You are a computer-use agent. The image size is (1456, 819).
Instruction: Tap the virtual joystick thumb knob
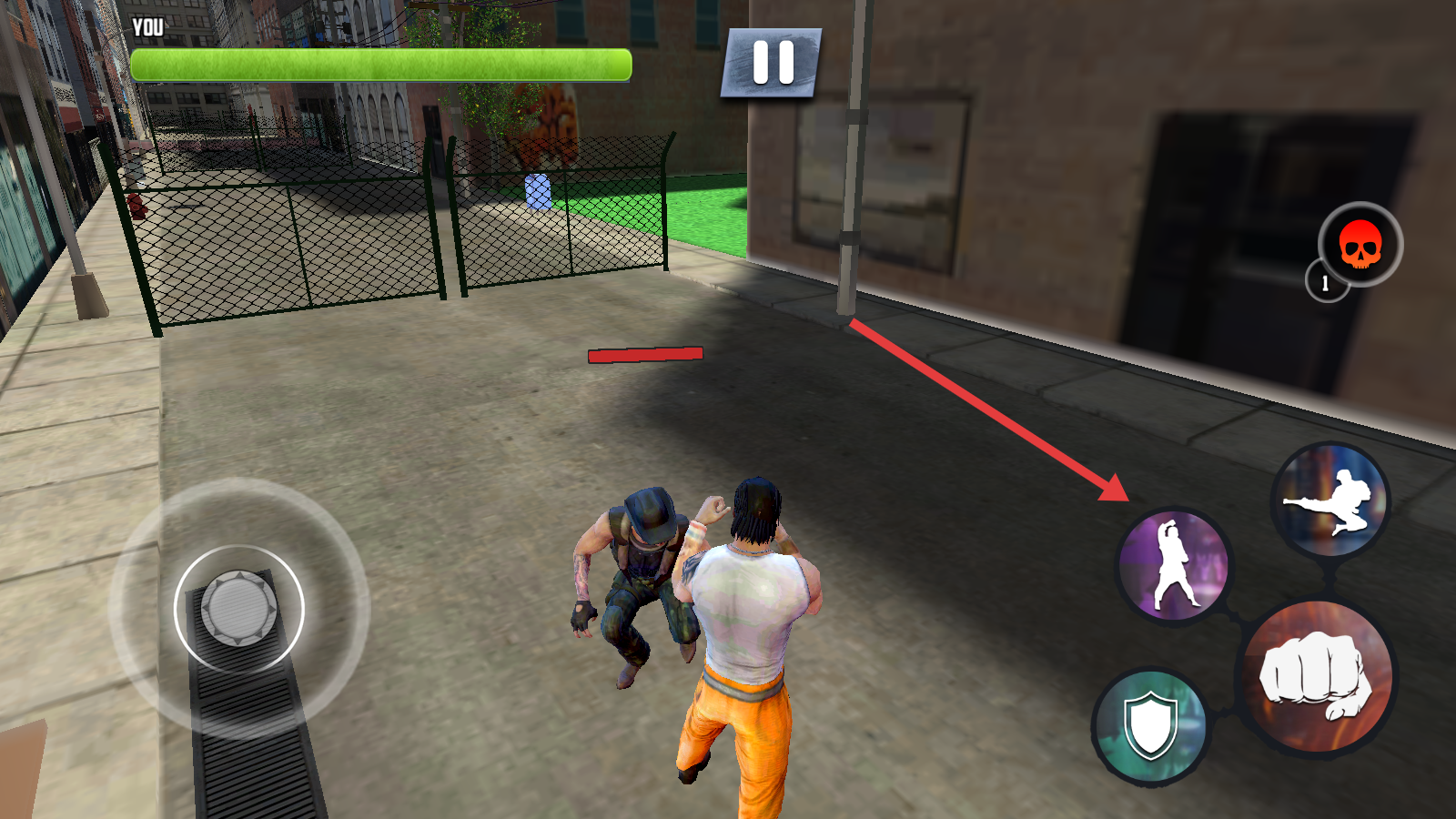pyautogui.click(x=238, y=607)
